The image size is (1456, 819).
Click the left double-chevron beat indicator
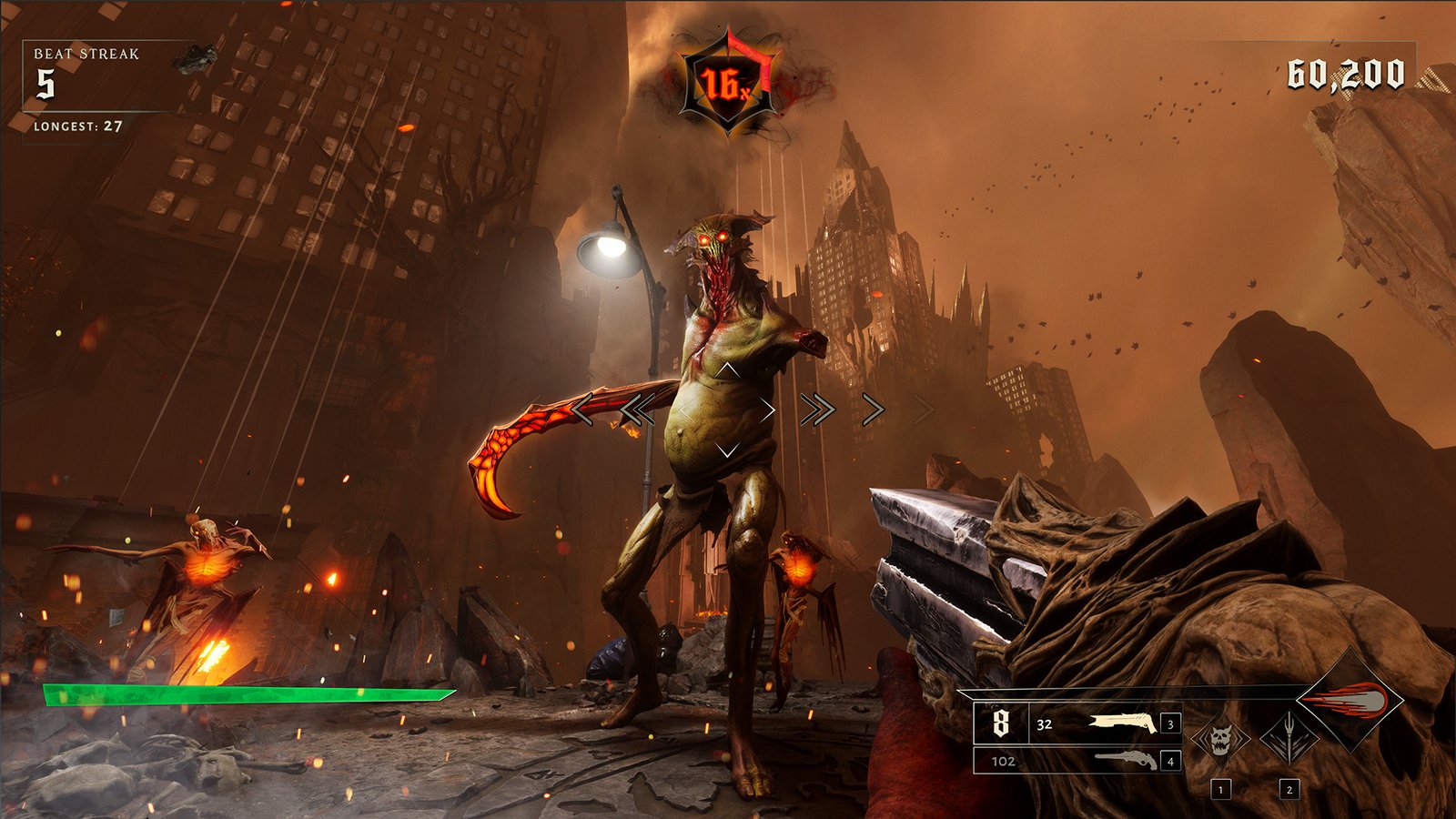click(637, 410)
